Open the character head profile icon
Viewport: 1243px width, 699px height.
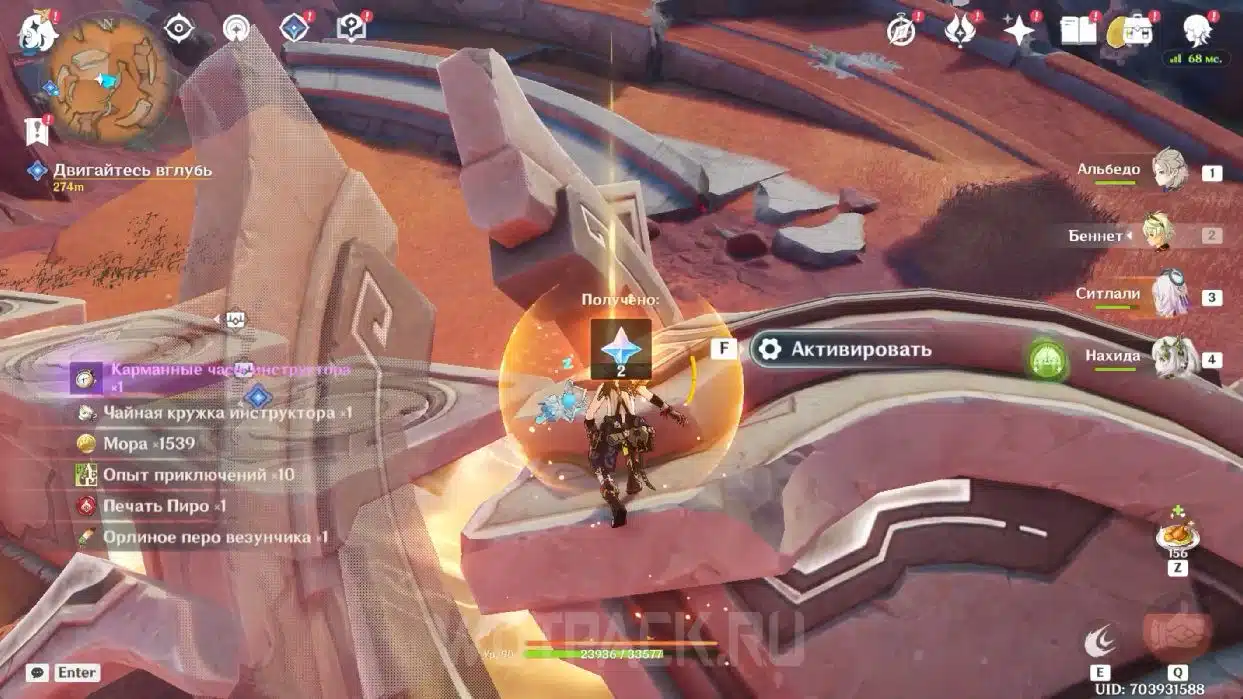[x=1196, y=31]
